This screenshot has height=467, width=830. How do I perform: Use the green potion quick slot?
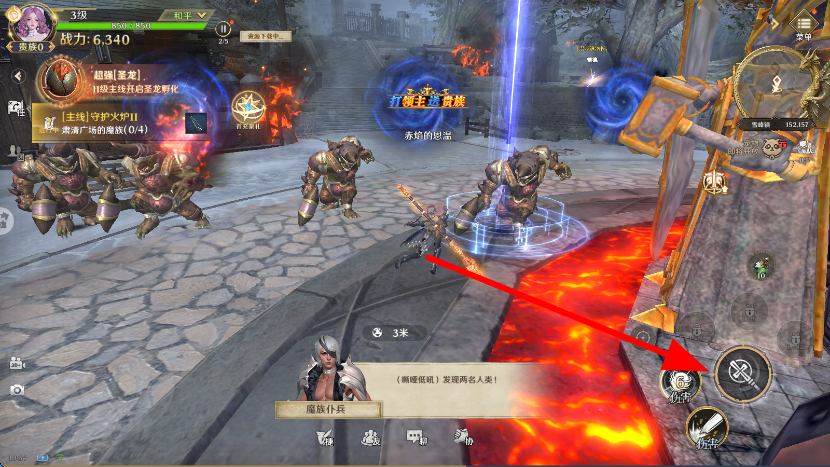(x=761, y=266)
